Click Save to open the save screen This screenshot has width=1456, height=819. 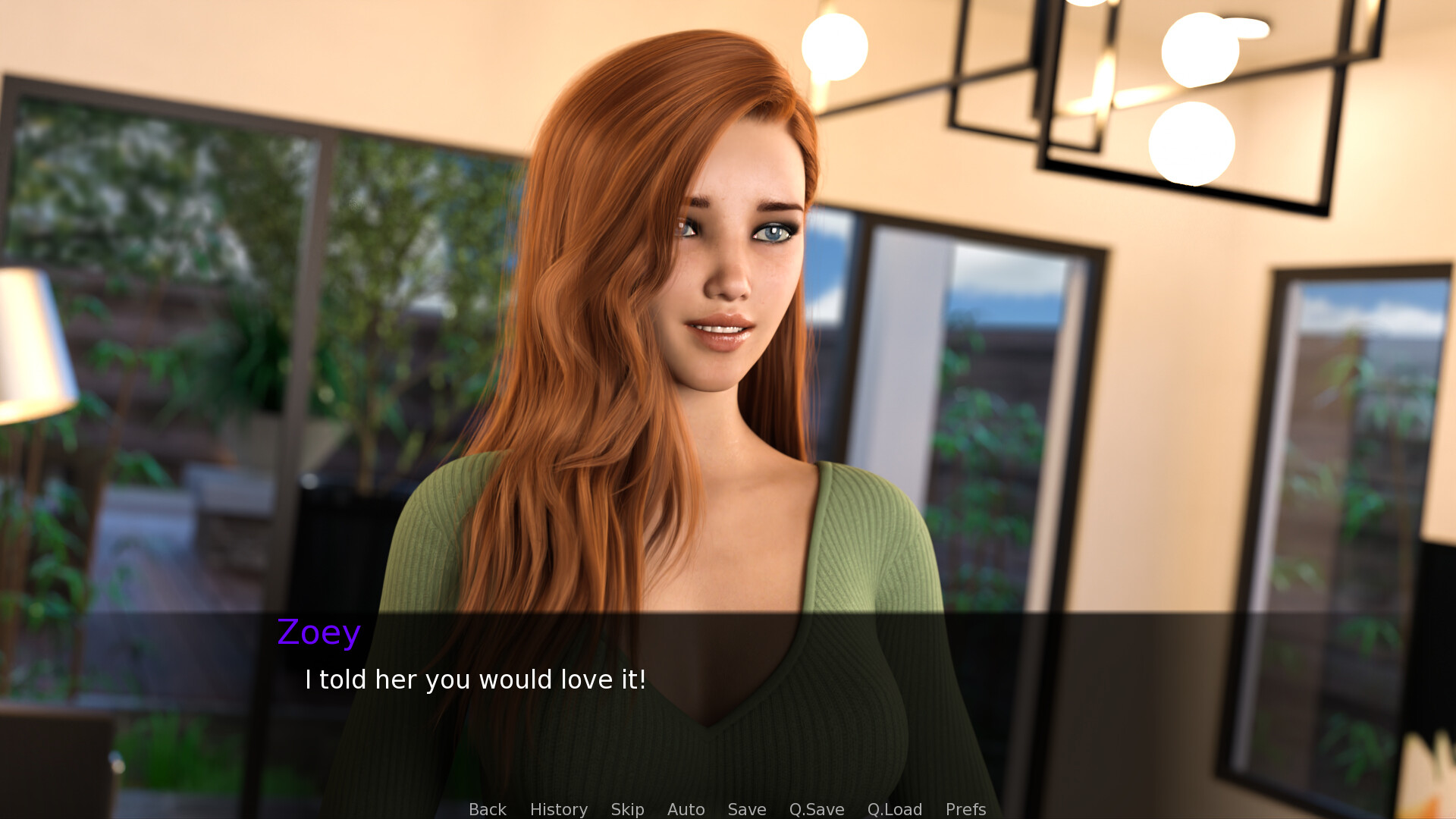click(x=746, y=809)
